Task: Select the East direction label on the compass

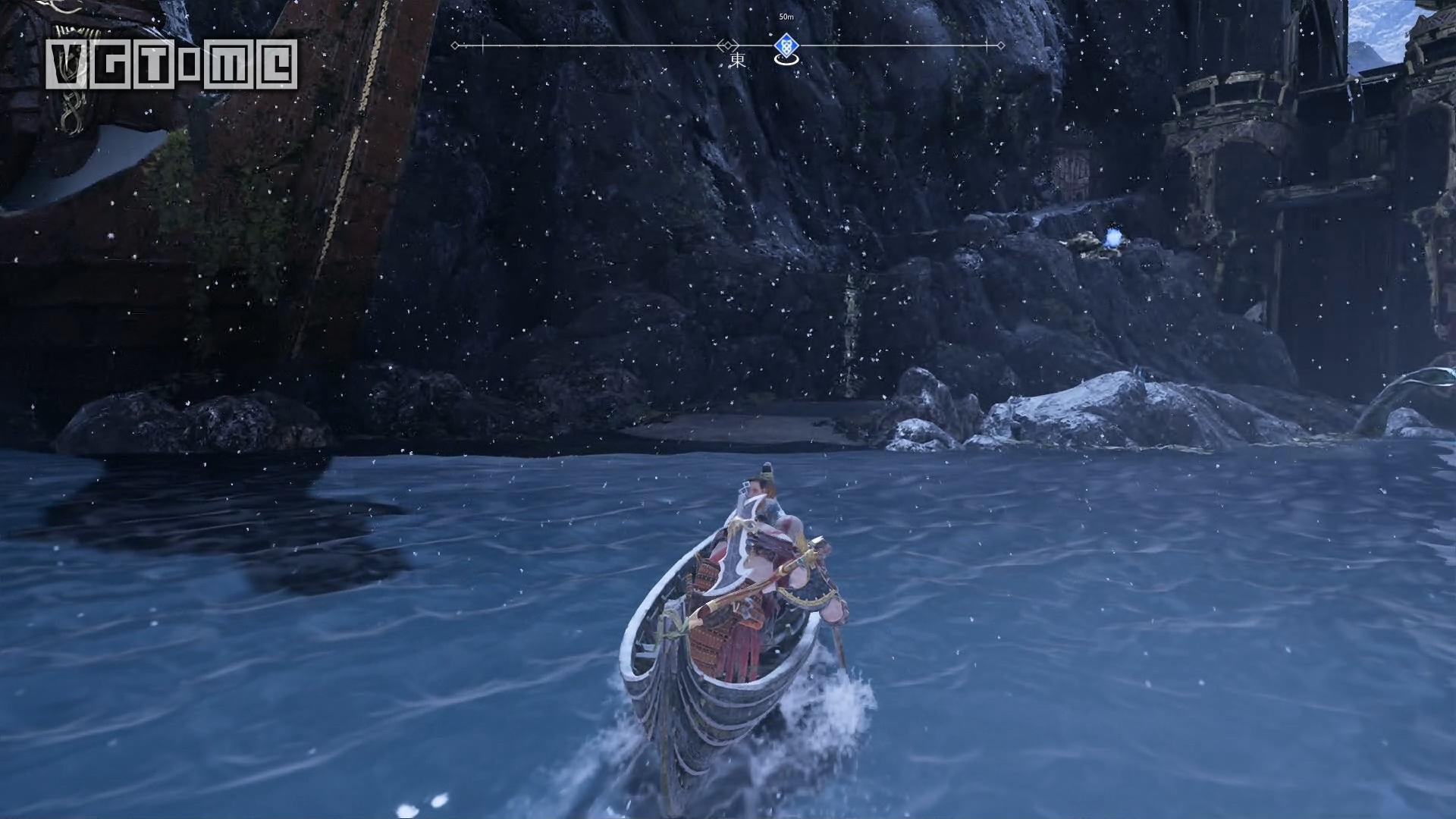Action: pos(736,61)
